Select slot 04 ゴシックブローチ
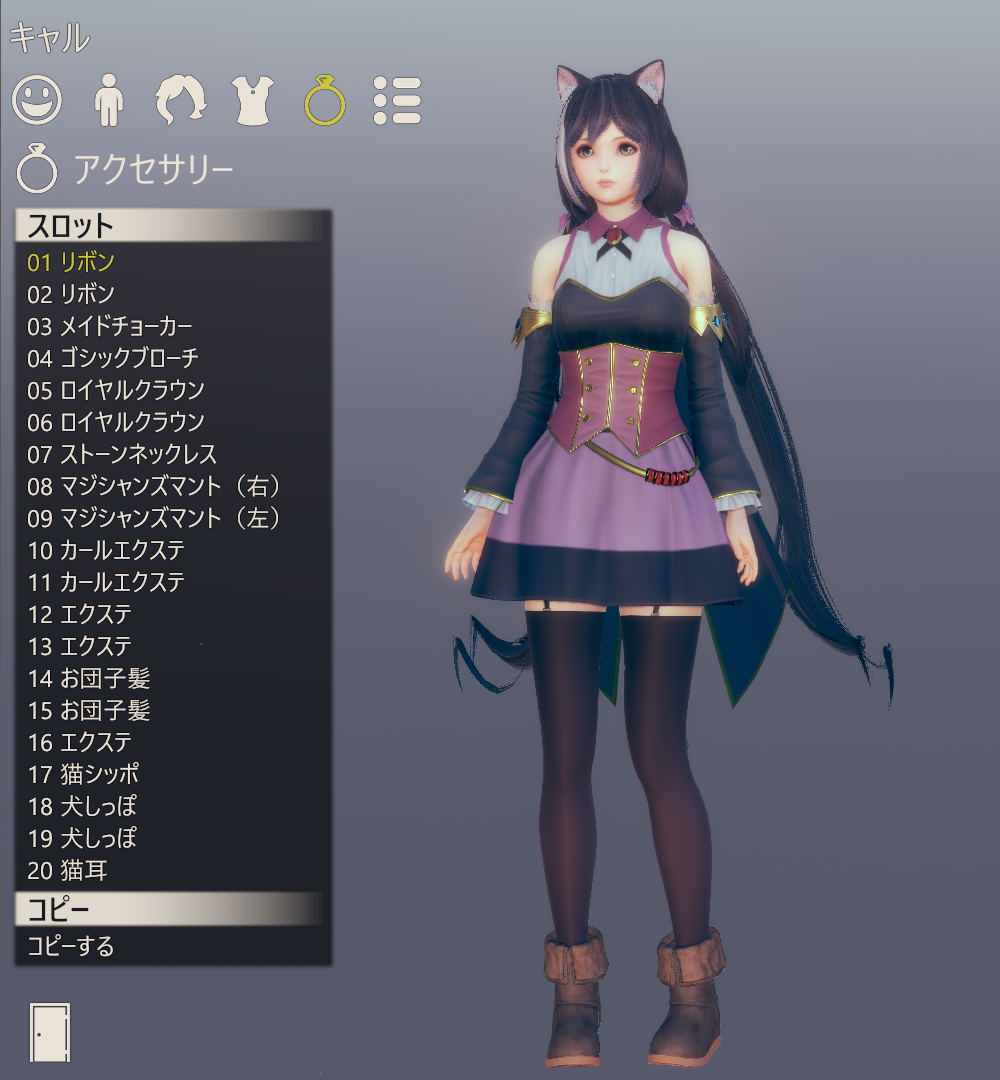The image size is (1000, 1080). 113,358
